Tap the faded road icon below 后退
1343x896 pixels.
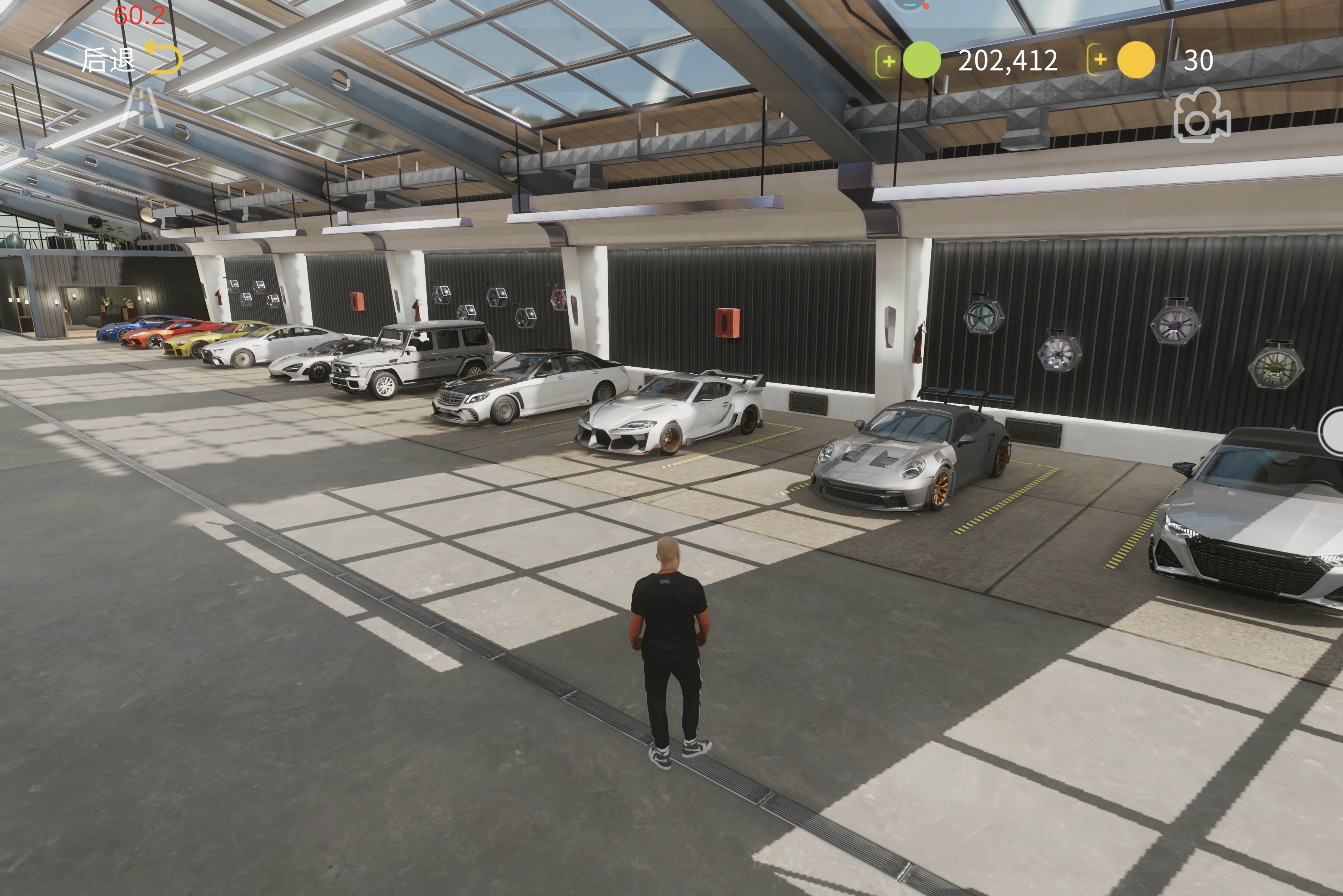[142, 107]
